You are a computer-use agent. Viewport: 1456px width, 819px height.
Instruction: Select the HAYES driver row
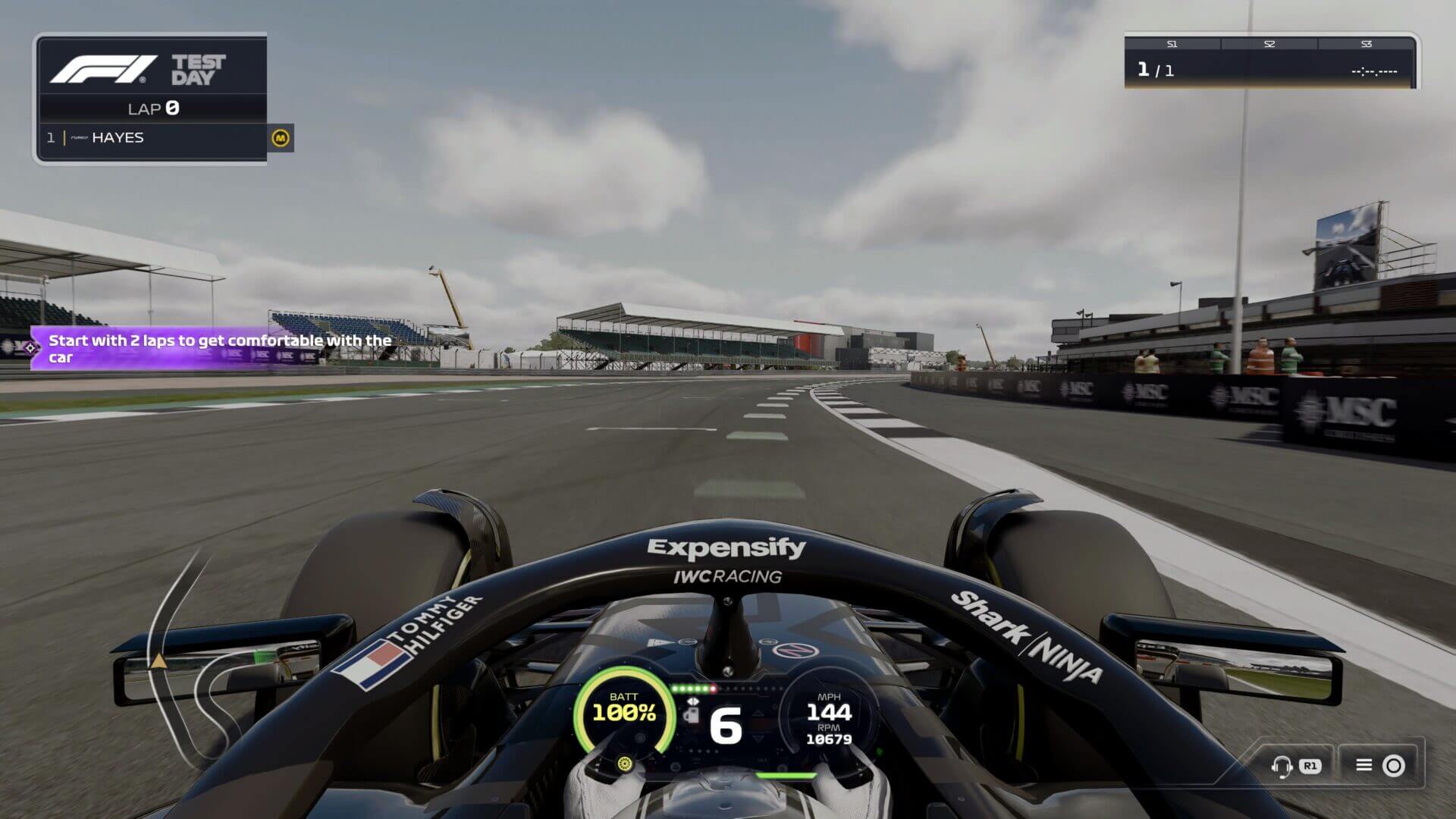pyautogui.click(x=152, y=138)
